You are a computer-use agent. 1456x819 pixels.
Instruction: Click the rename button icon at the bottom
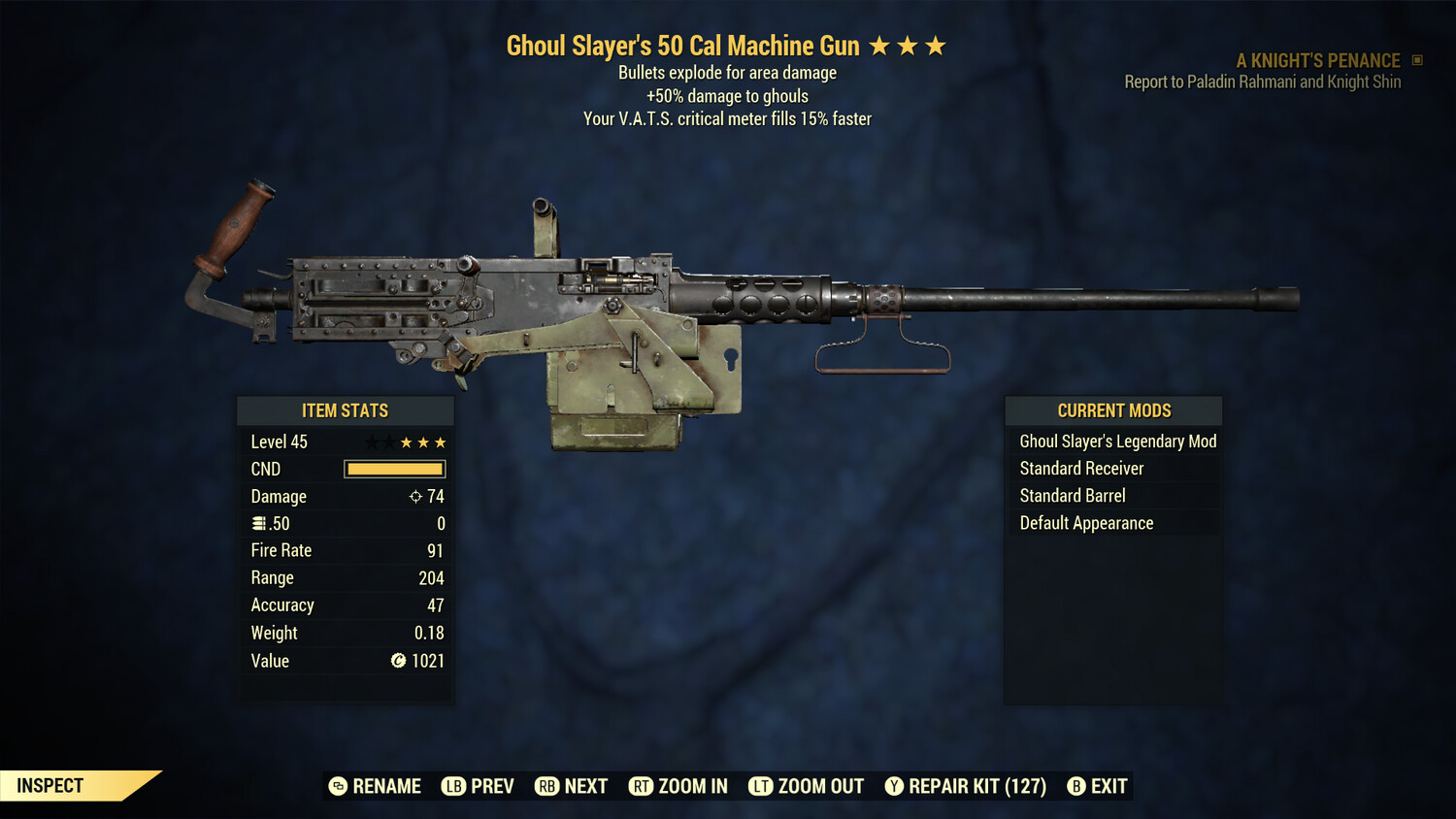coord(337,786)
